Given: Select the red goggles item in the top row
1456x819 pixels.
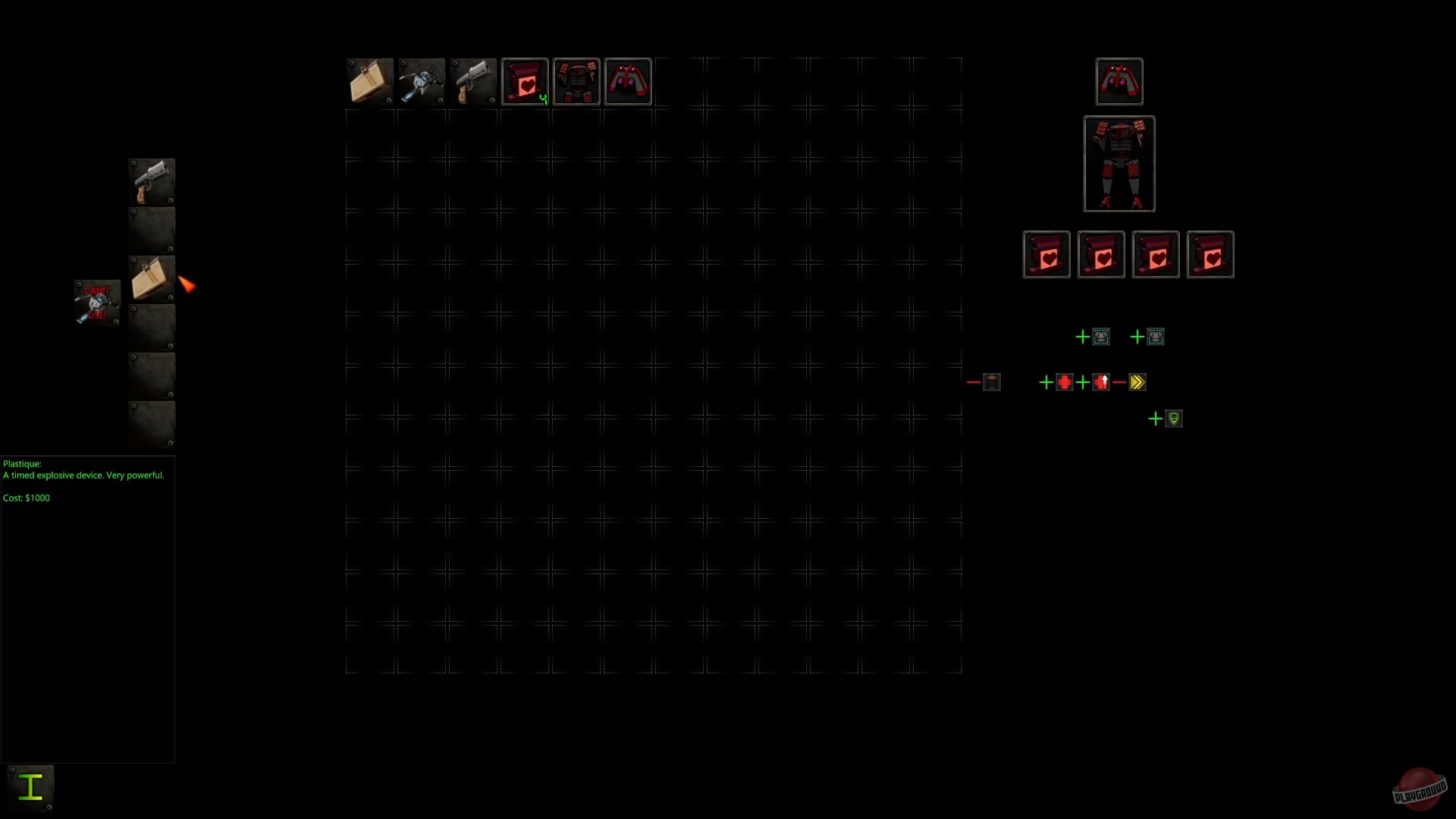Looking at the screenshot, I should click(x=627, y=81).
